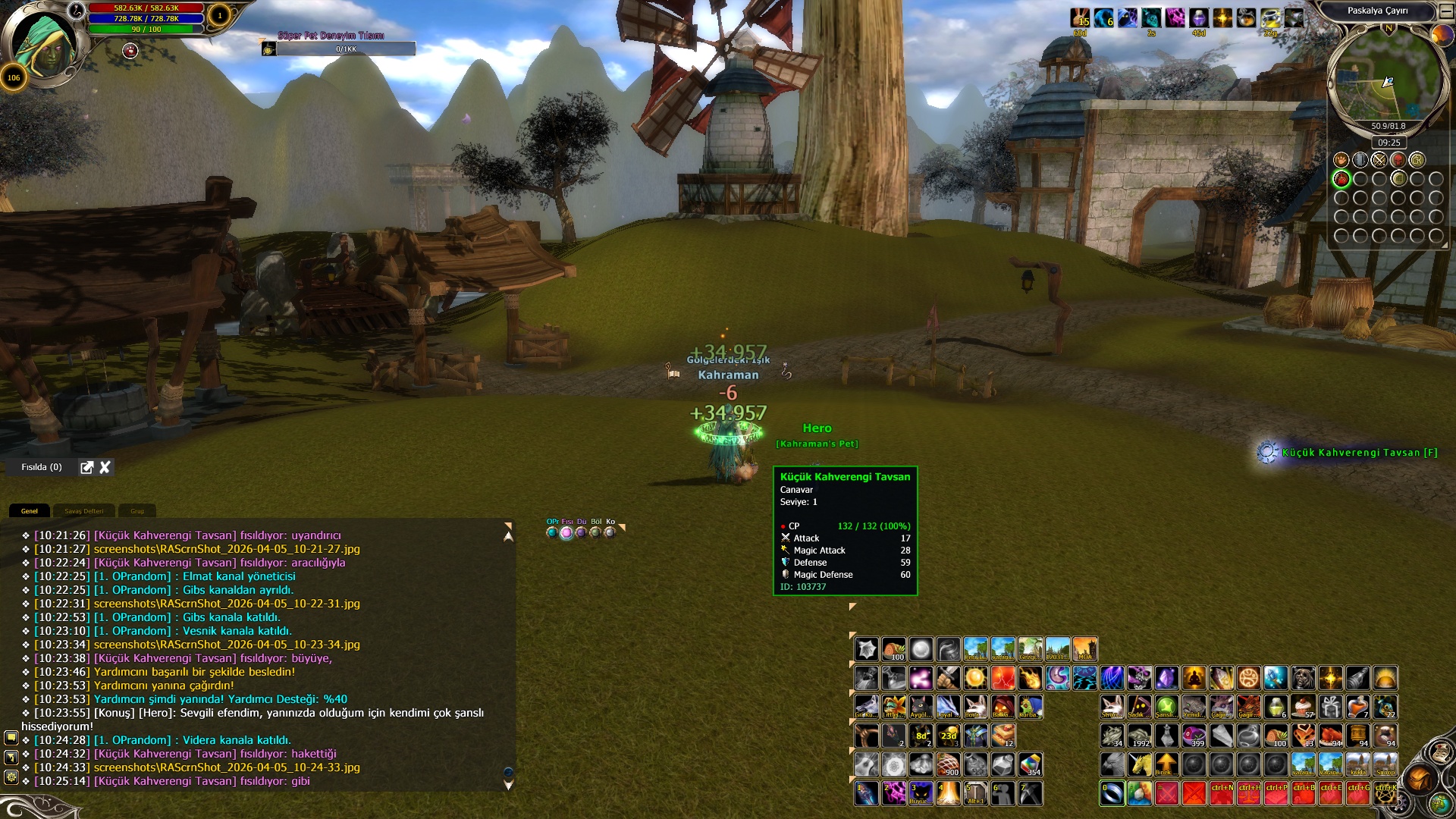Open the Grup chat tab

(x=137, y=511)
